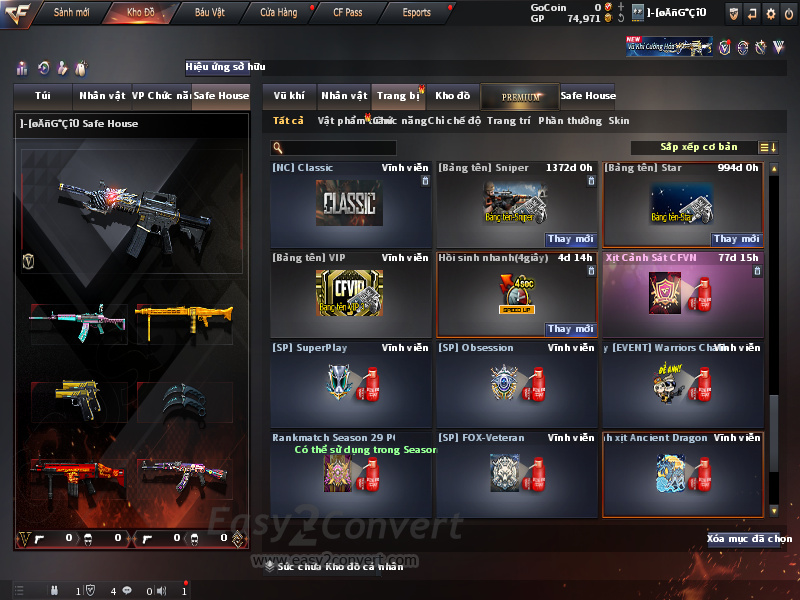The height and width of the screenshot is (600, 800).
Task: Open the Cửa Hàng shop tab
Action: [278, 13]
